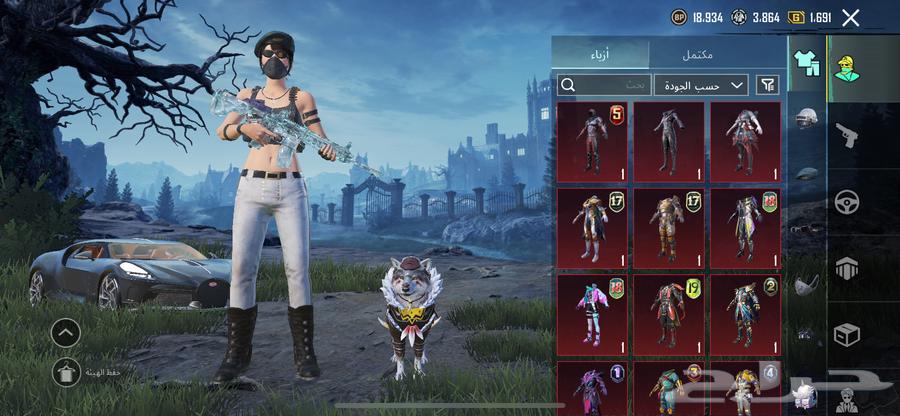Screen dimensions: 900x416
Task: Select the outfit with green badge 2
Action: (745, 314)
